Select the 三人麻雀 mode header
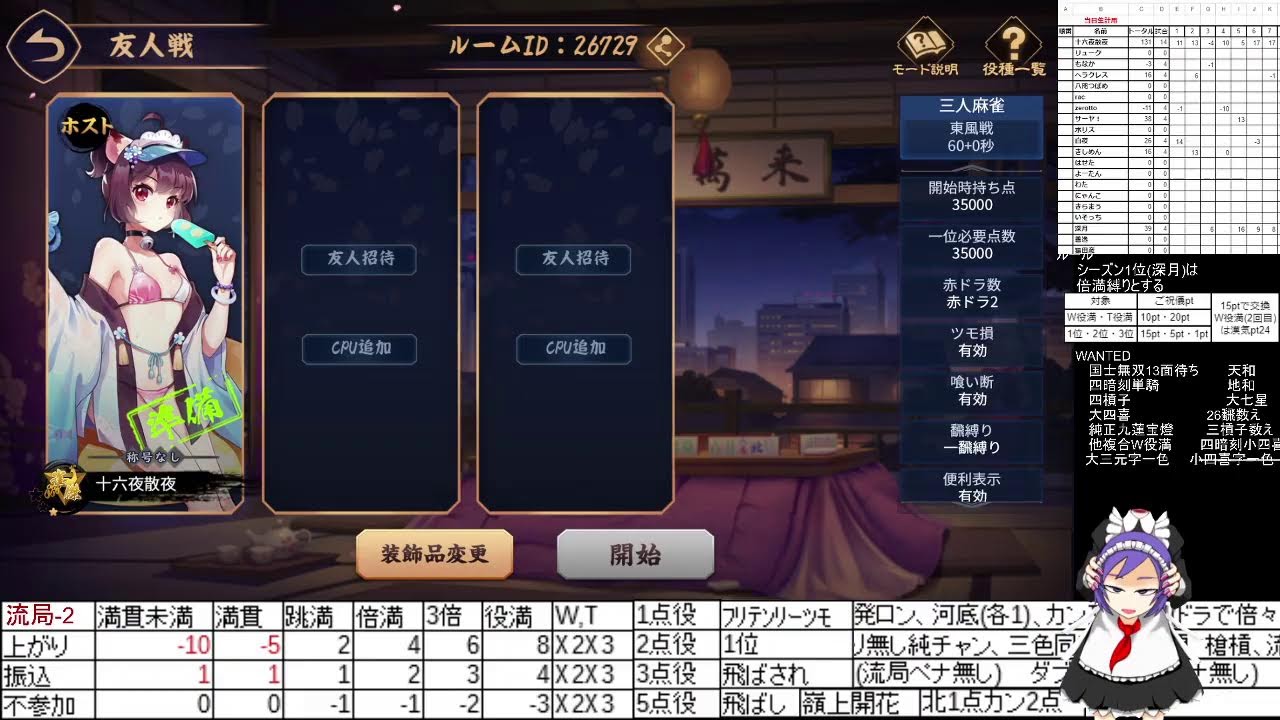 pos(971,104)
